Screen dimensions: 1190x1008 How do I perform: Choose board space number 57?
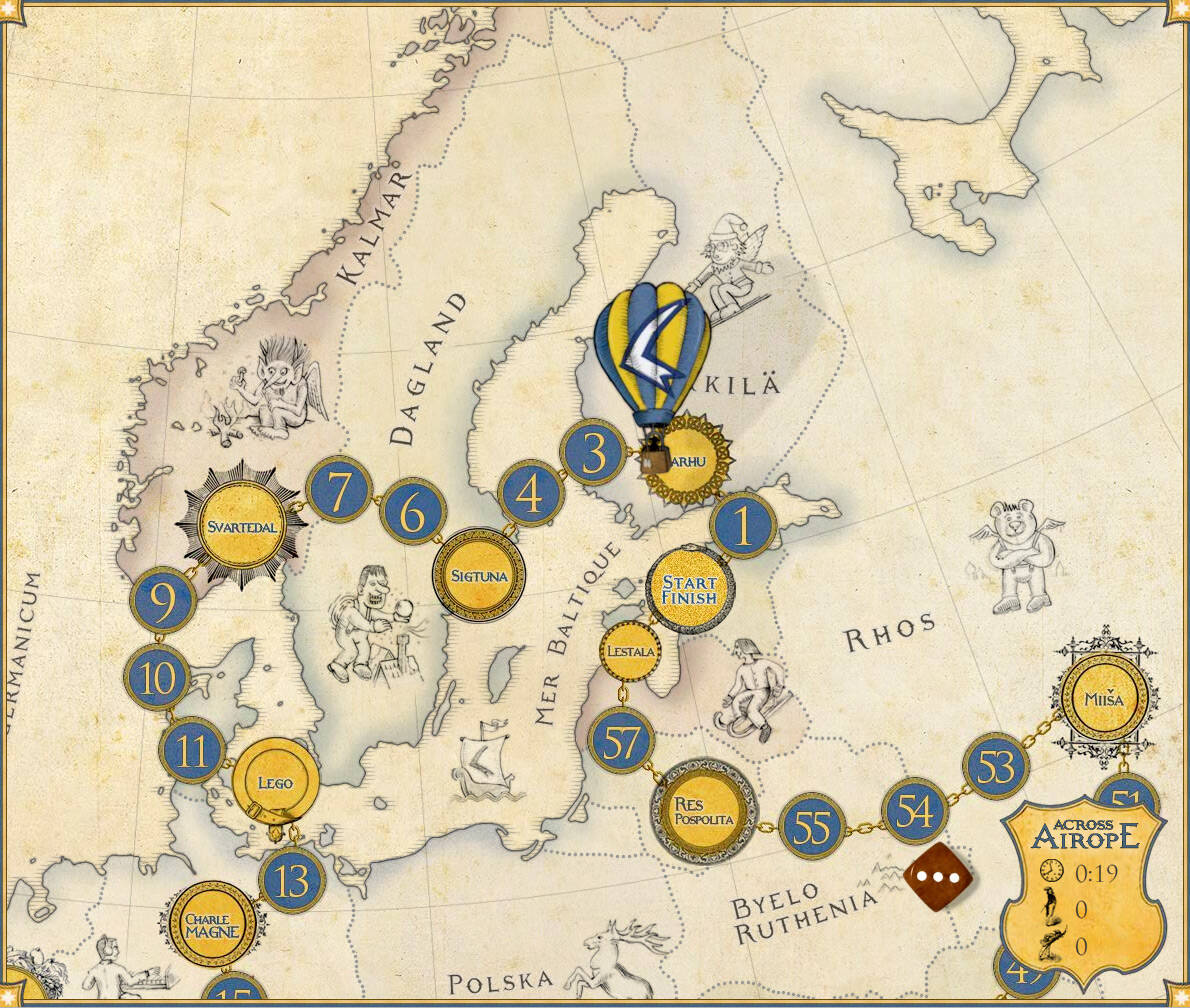point(621,742)
